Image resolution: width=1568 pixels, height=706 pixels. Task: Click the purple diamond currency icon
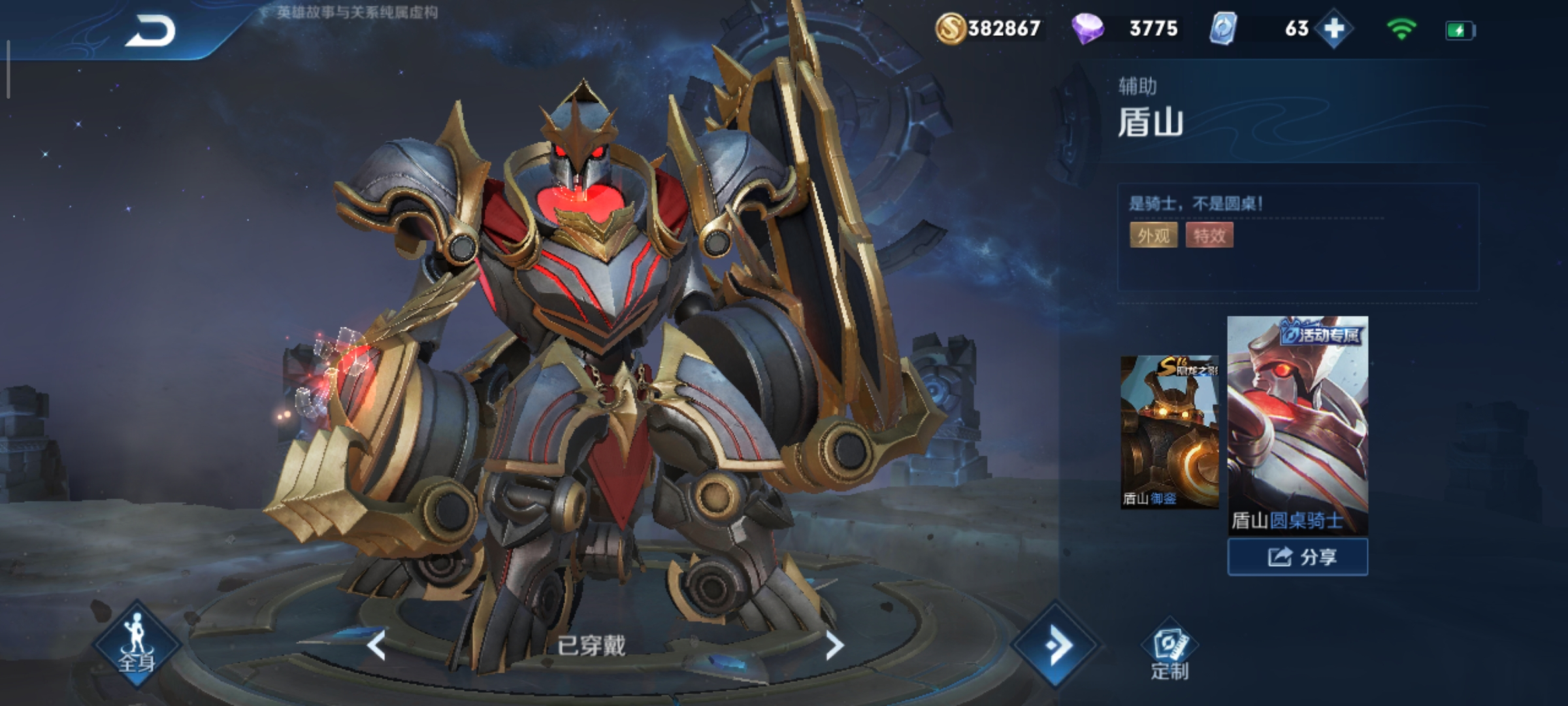click(1087, 29)
